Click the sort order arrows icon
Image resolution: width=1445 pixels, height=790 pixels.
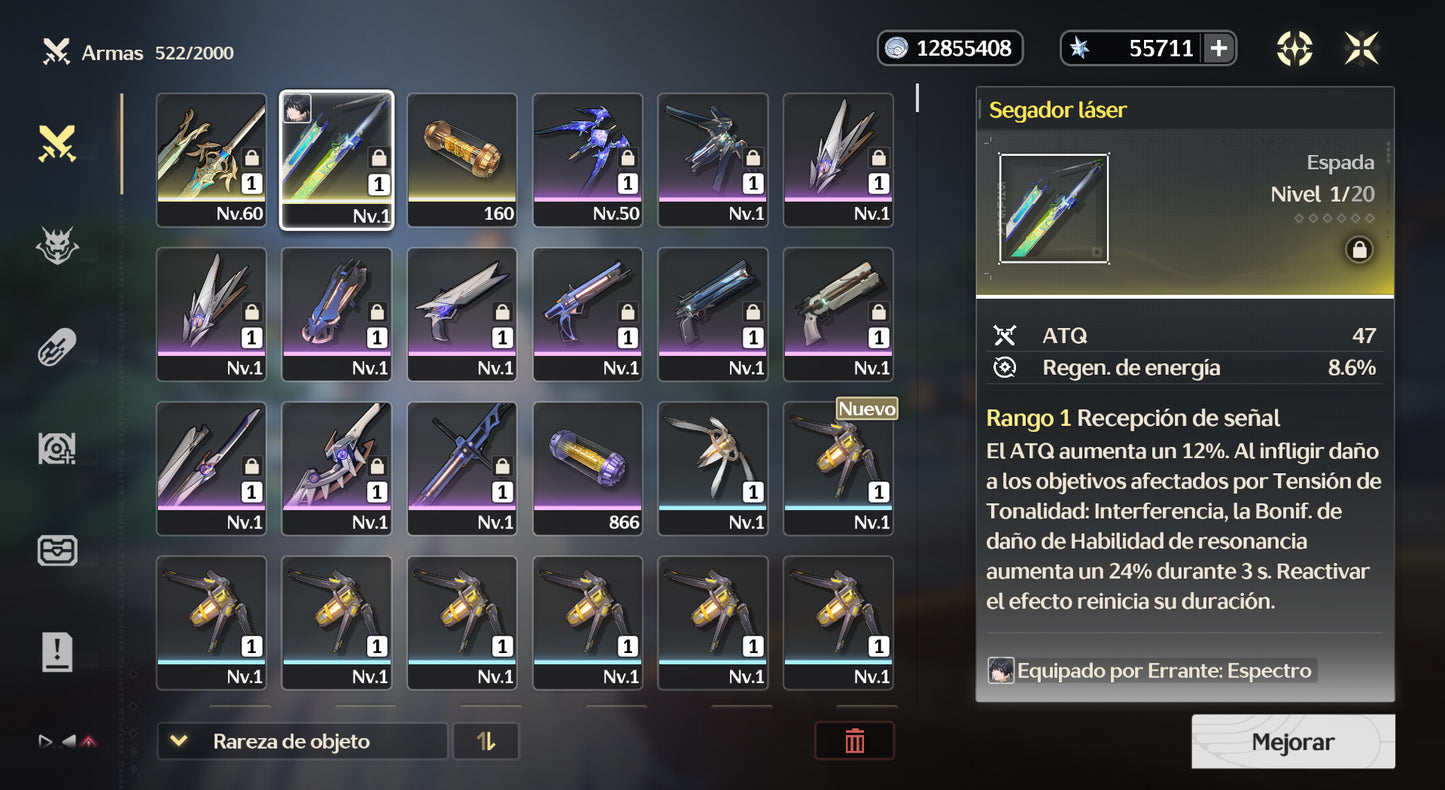point(486,741)
